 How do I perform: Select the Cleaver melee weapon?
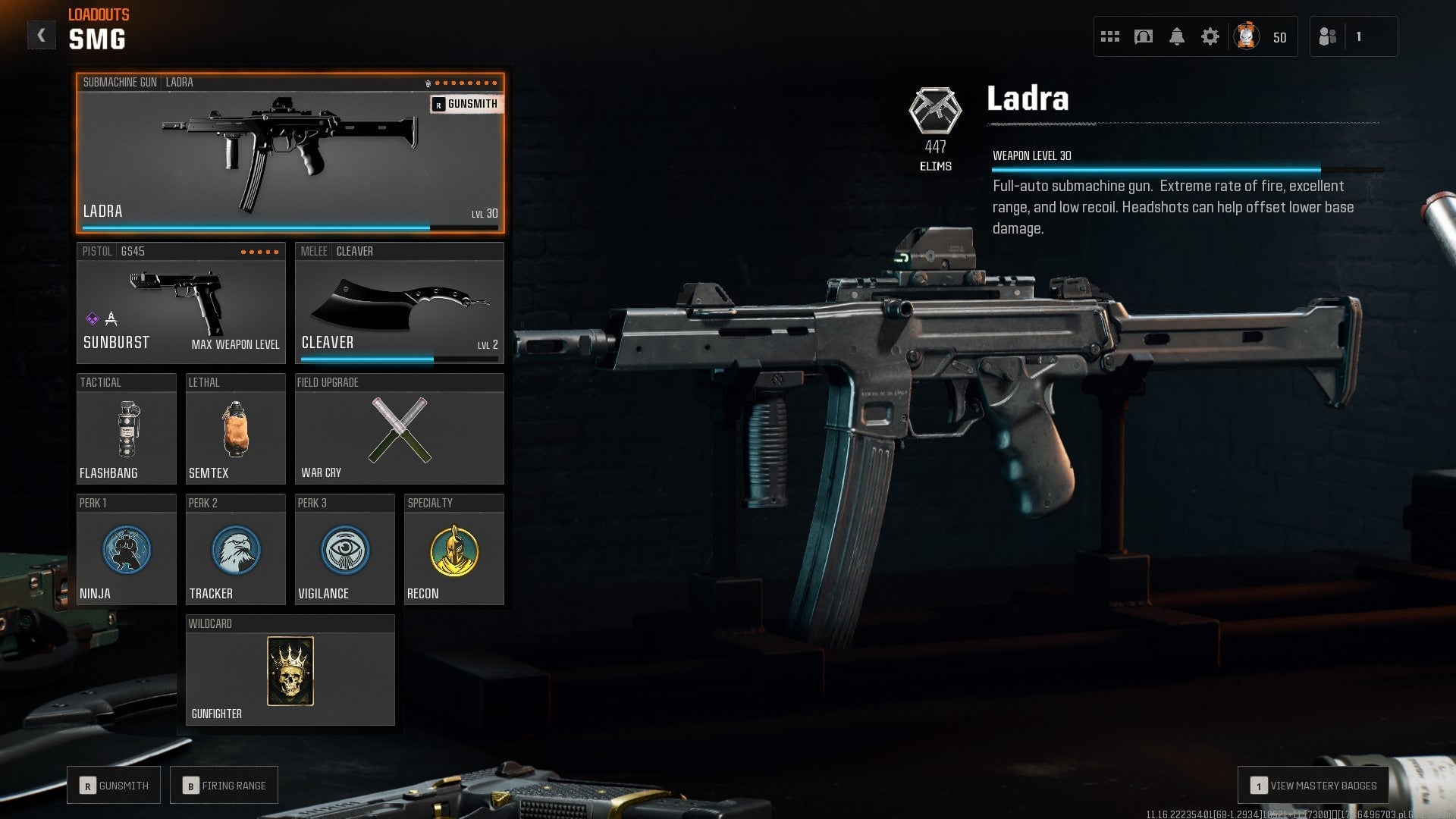pos(400,303)
